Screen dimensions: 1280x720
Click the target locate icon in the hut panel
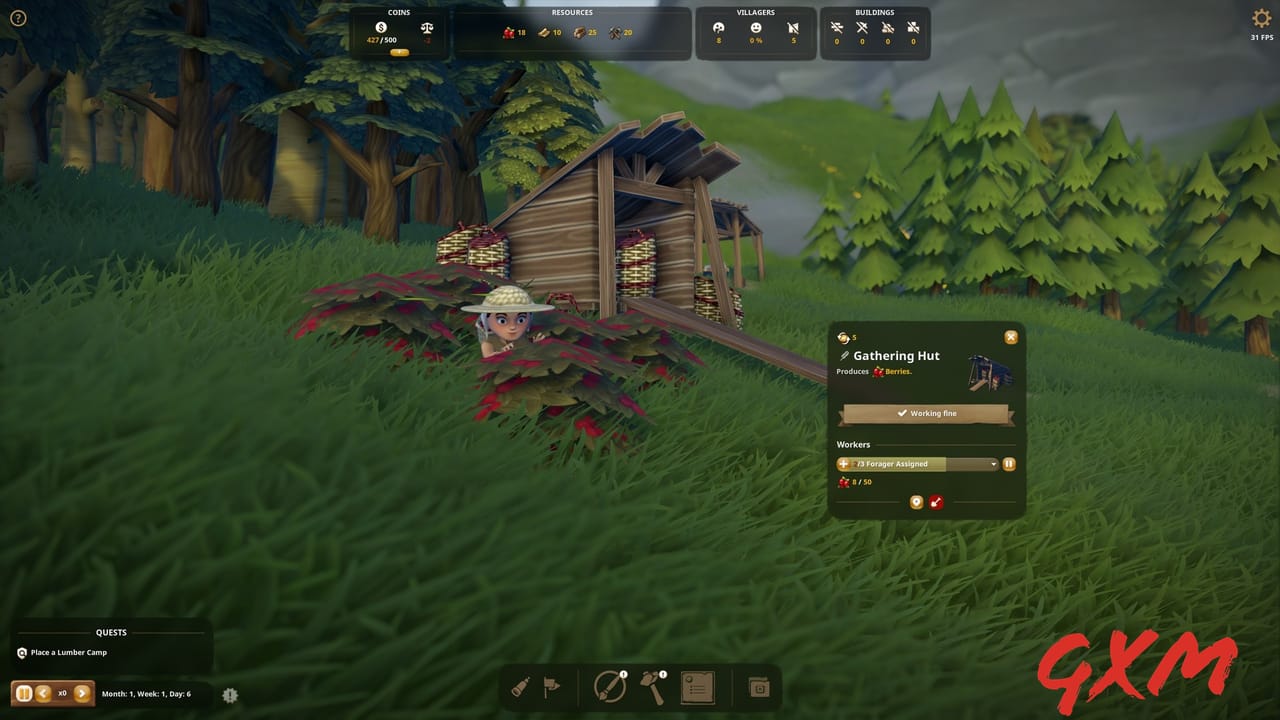coord(916,502)
